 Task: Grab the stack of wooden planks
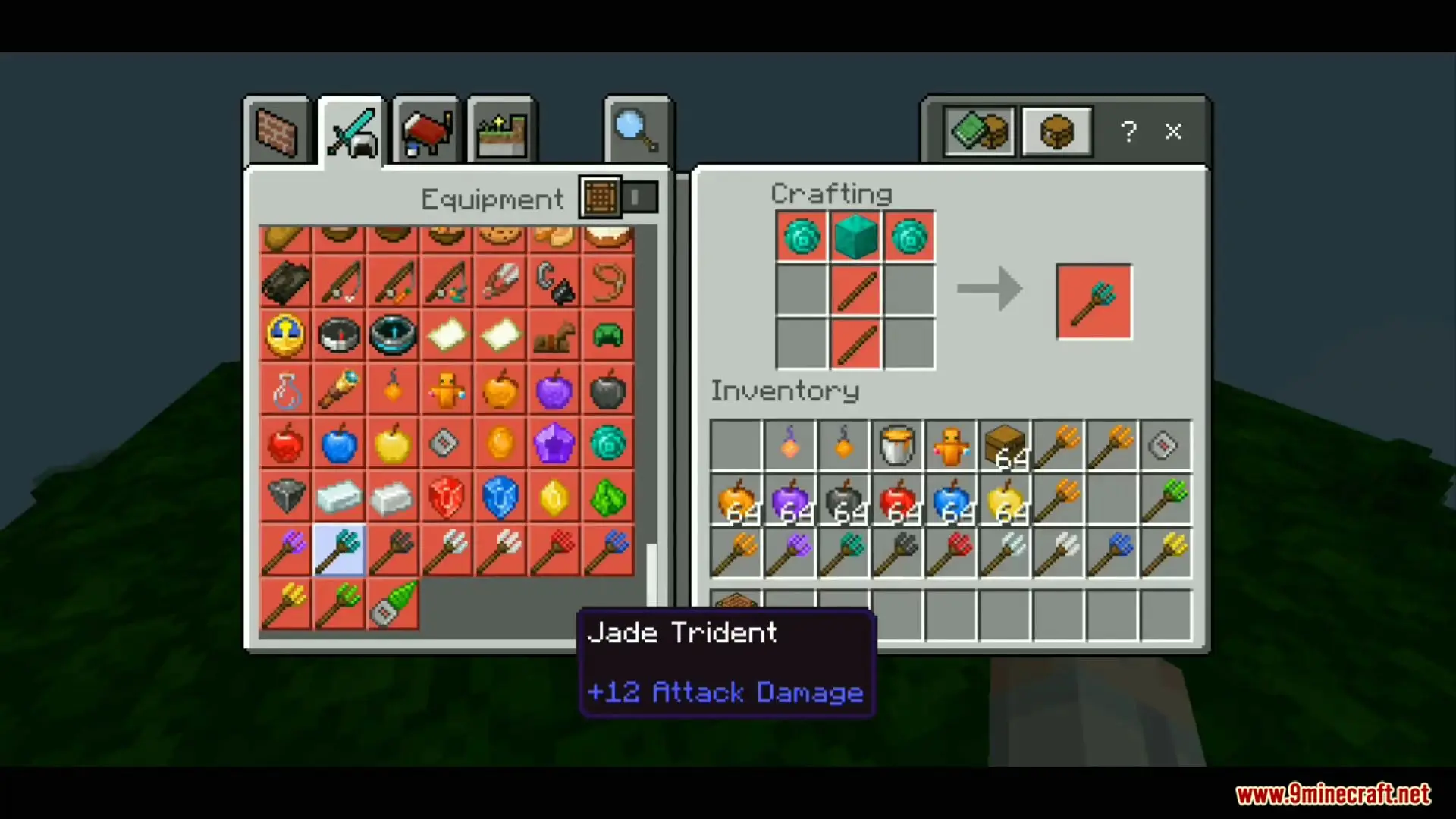click(1004, 445)
